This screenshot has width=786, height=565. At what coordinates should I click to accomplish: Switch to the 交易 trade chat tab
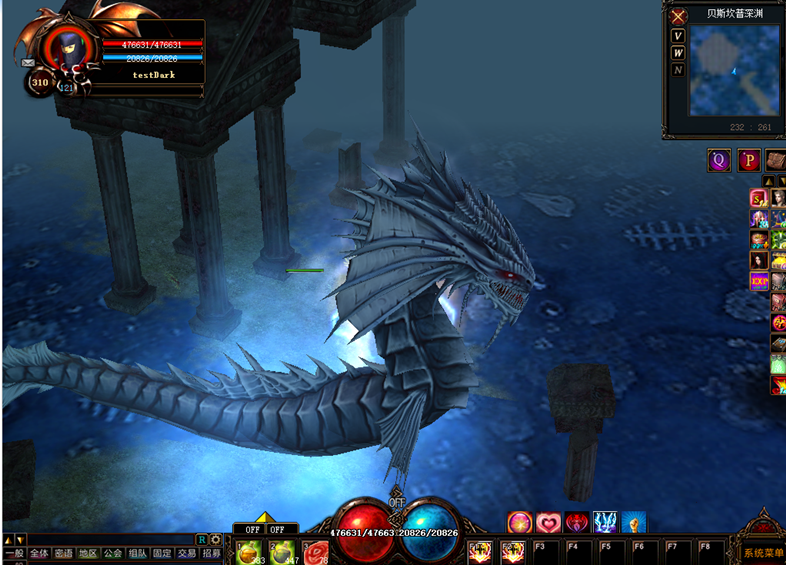[186, 553]
